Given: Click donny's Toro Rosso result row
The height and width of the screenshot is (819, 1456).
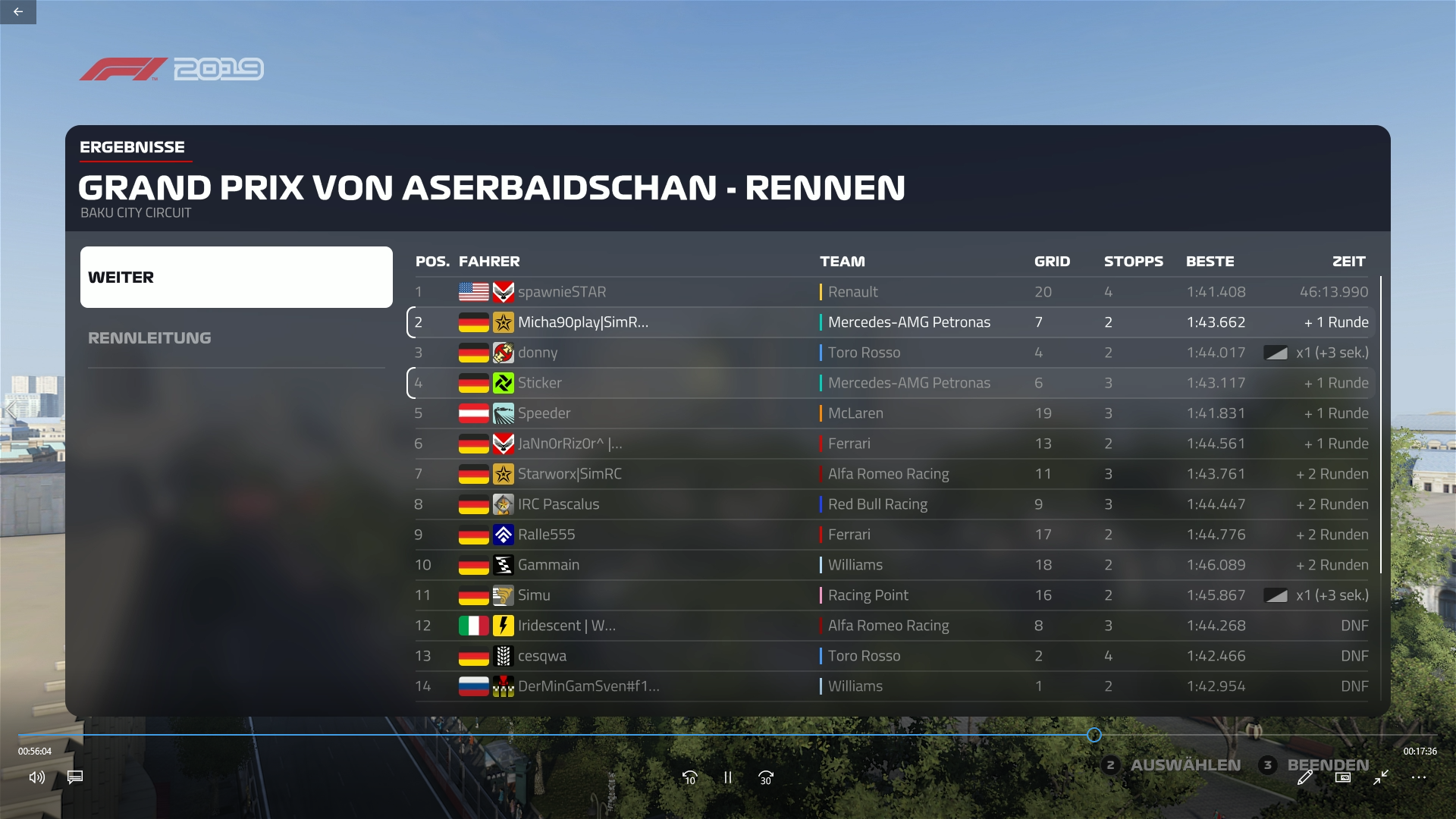Looking at the screenshot, I should [x=891, y=353].
